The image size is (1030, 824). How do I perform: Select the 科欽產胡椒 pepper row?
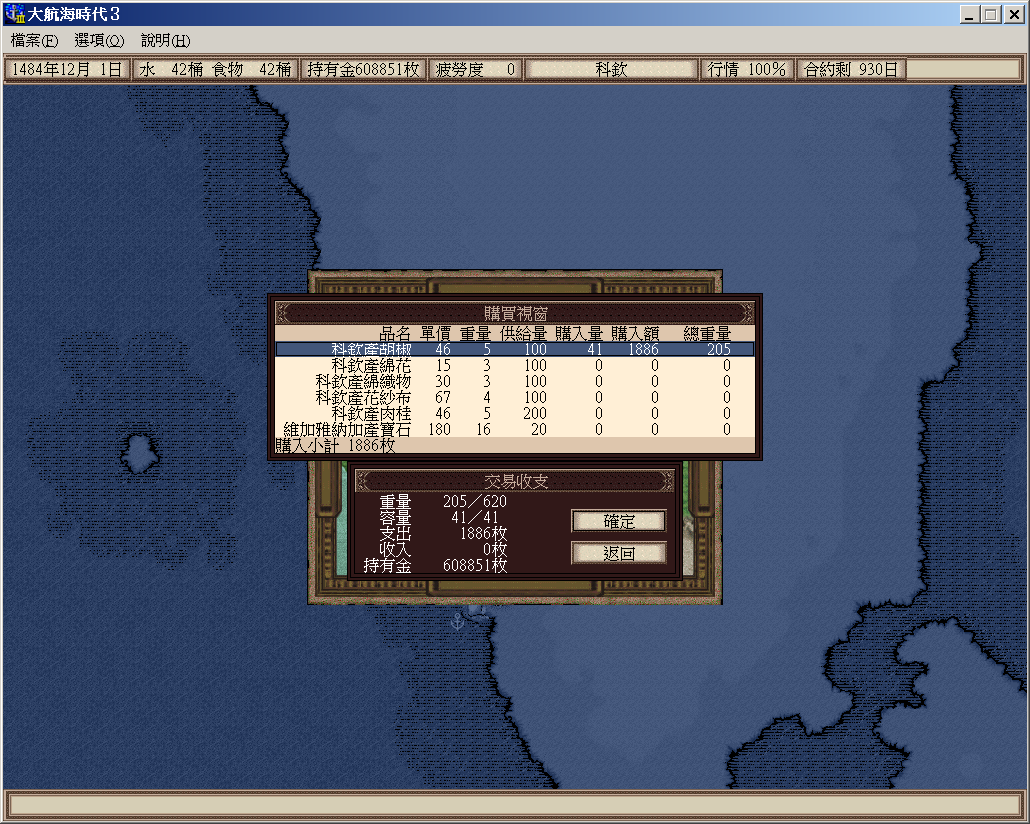pos(514,350)
